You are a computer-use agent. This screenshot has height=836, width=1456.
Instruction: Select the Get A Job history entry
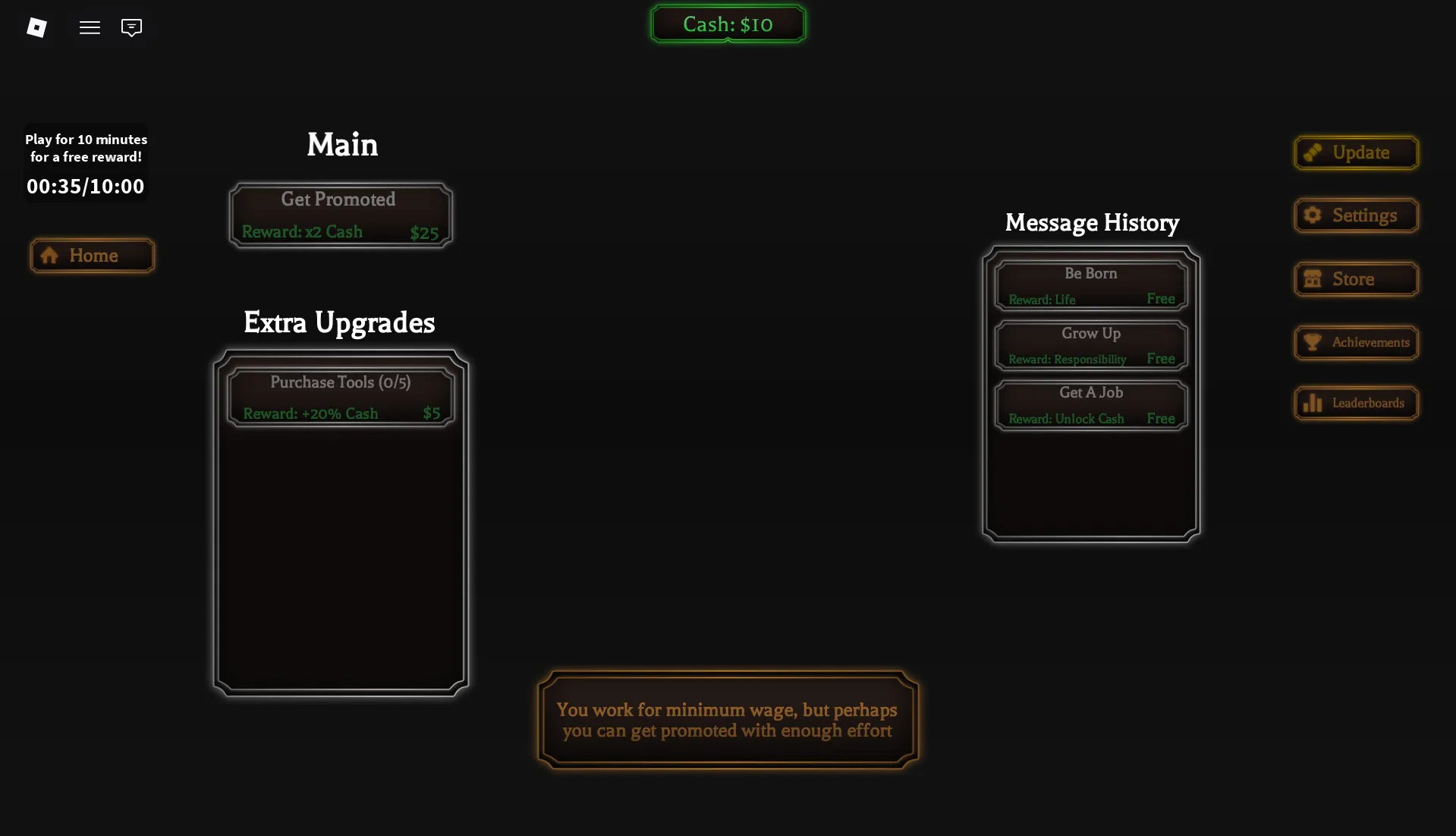(1090, 405)
